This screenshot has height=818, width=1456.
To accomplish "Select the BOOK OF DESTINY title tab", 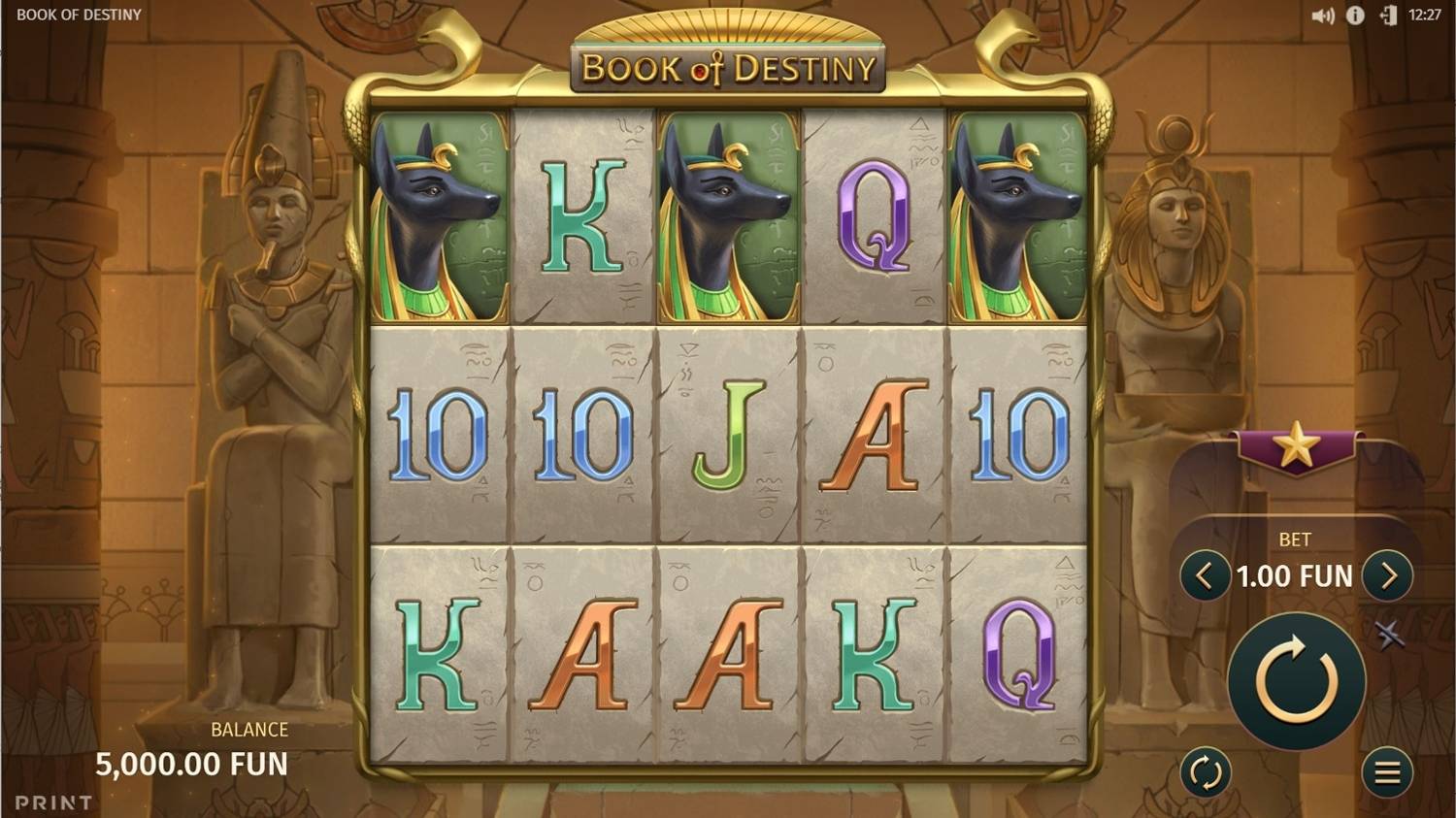I will pos(78,15).
